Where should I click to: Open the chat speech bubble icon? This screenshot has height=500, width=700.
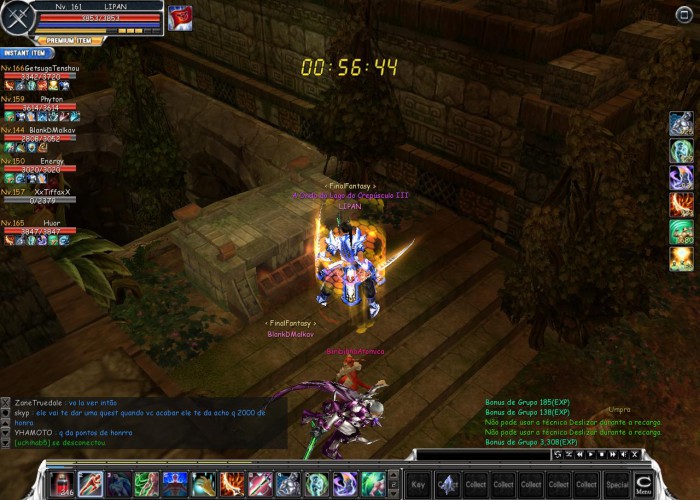(6, 411)
